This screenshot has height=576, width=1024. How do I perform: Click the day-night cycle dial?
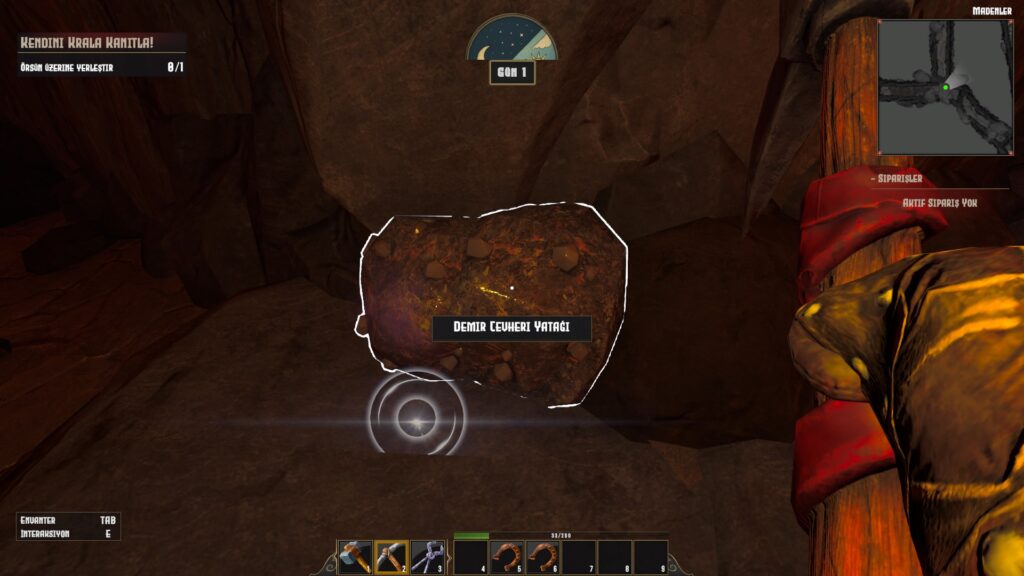pos(512,38)
